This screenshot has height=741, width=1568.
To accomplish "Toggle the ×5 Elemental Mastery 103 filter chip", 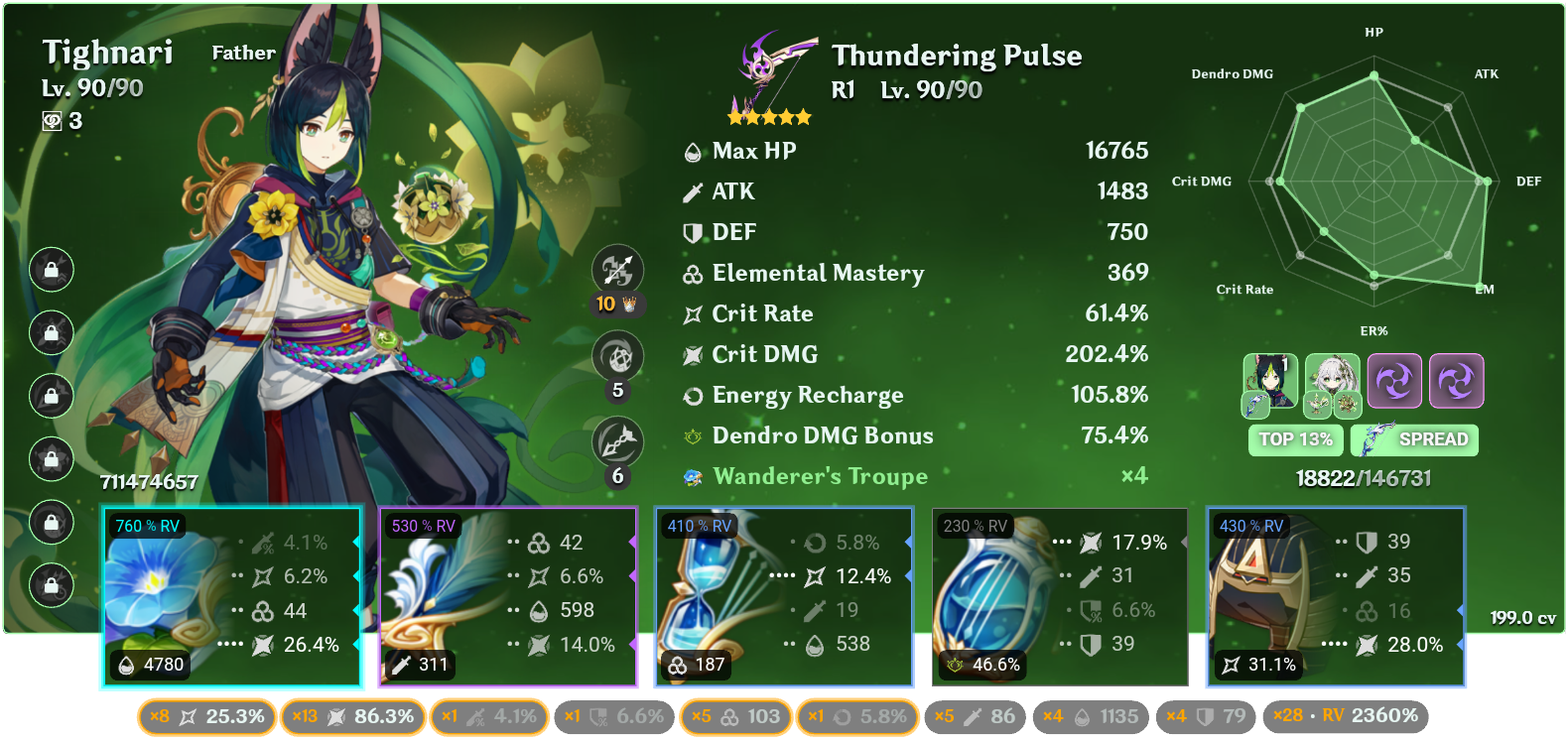I will [734, 714].
